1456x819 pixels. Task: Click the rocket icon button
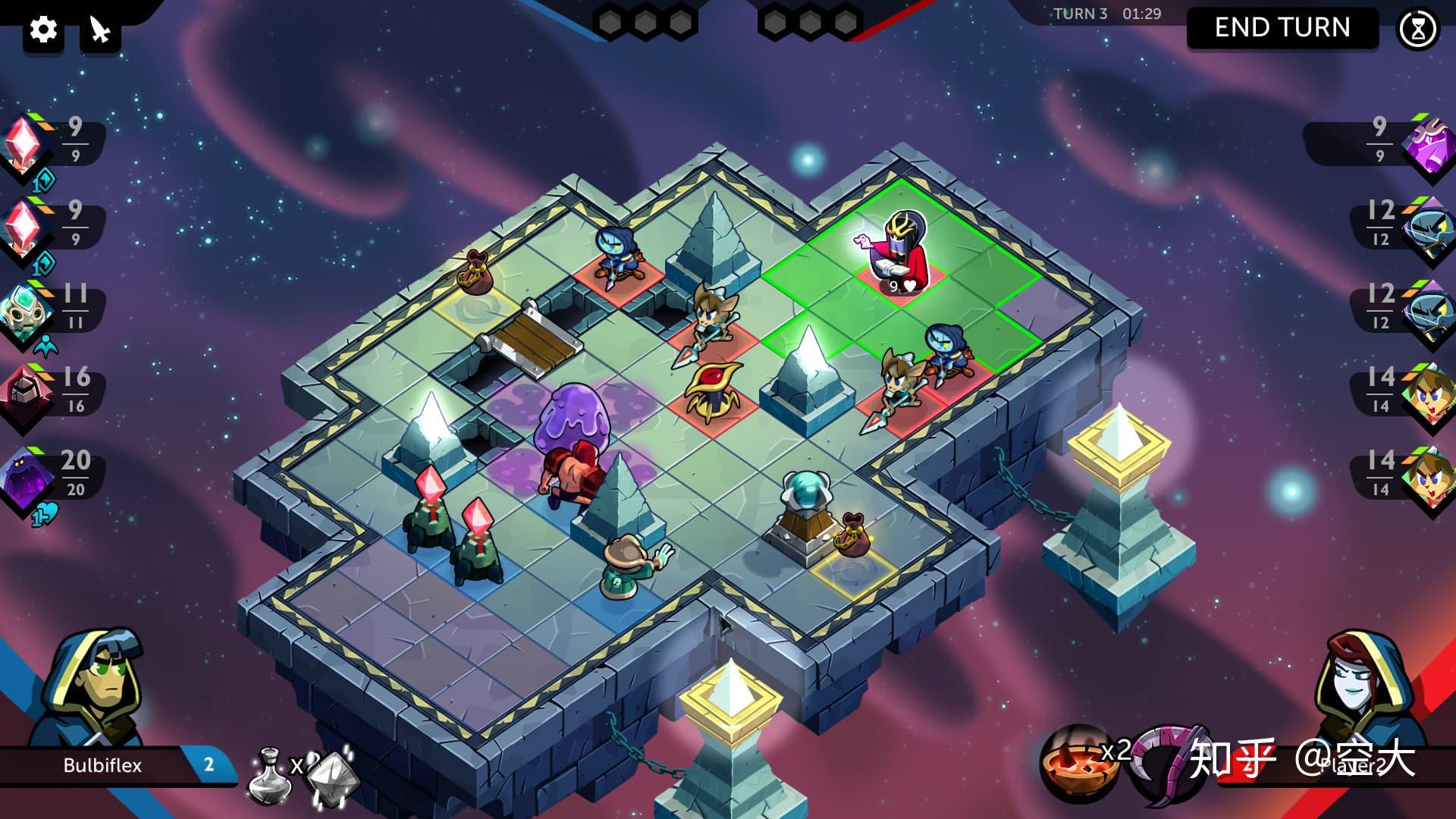coord(100,30)
